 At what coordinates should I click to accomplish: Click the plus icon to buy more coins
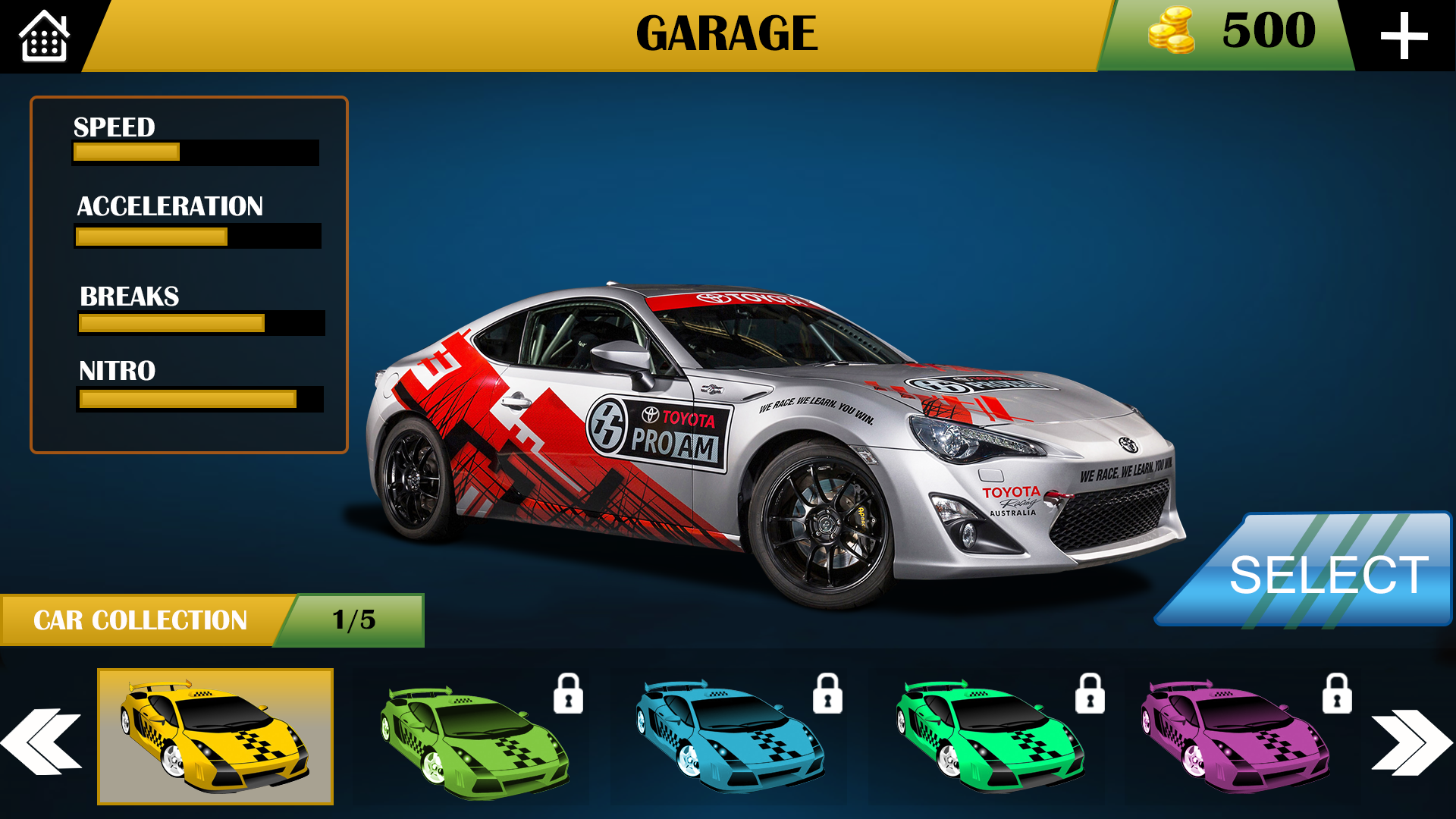[x=1407, y=34]
